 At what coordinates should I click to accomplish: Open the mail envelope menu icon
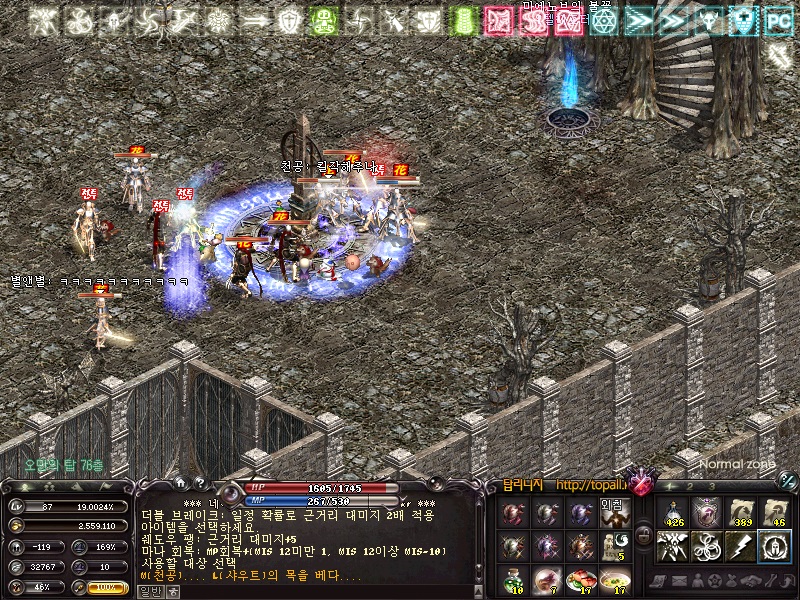(x=681, y=580)
